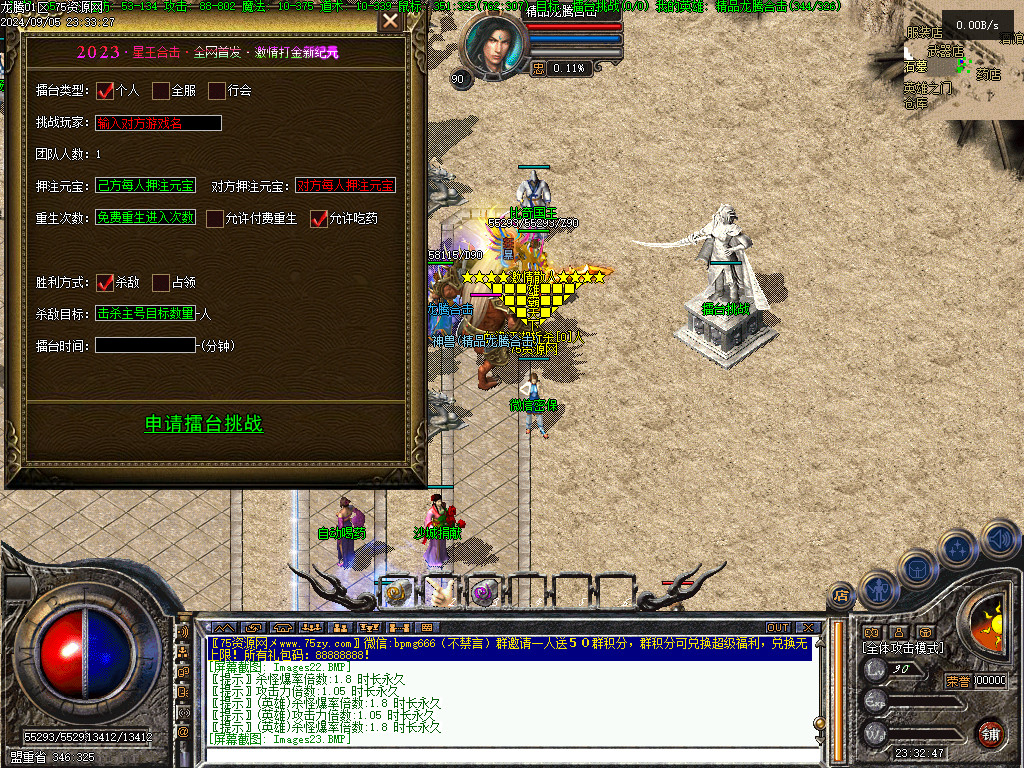Open the character figure round button
The width and height of the screenshot is (1024, 768).
tap(878, 588)
